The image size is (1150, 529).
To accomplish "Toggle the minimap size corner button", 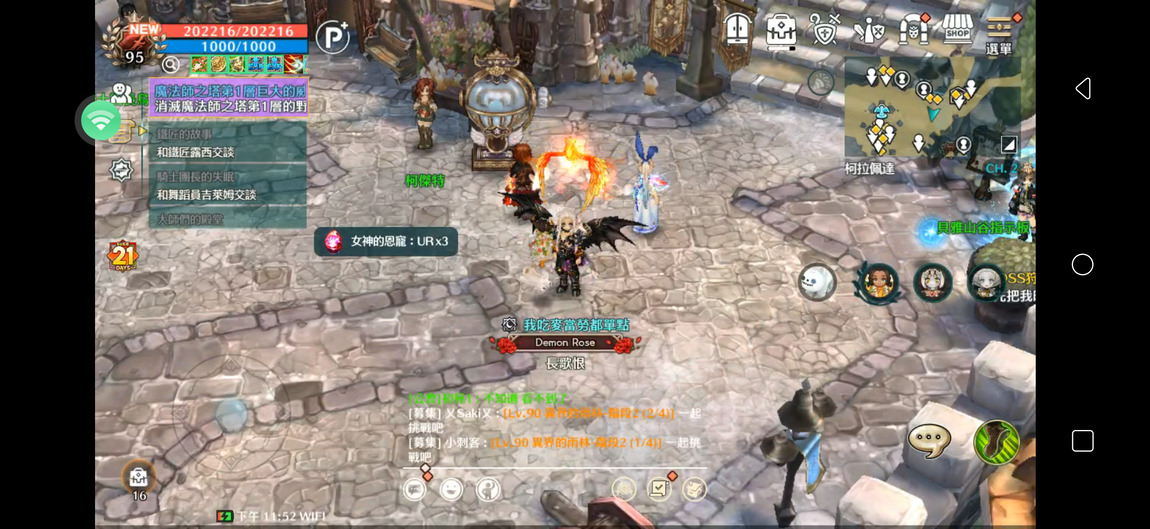I will coord(1008,145).
